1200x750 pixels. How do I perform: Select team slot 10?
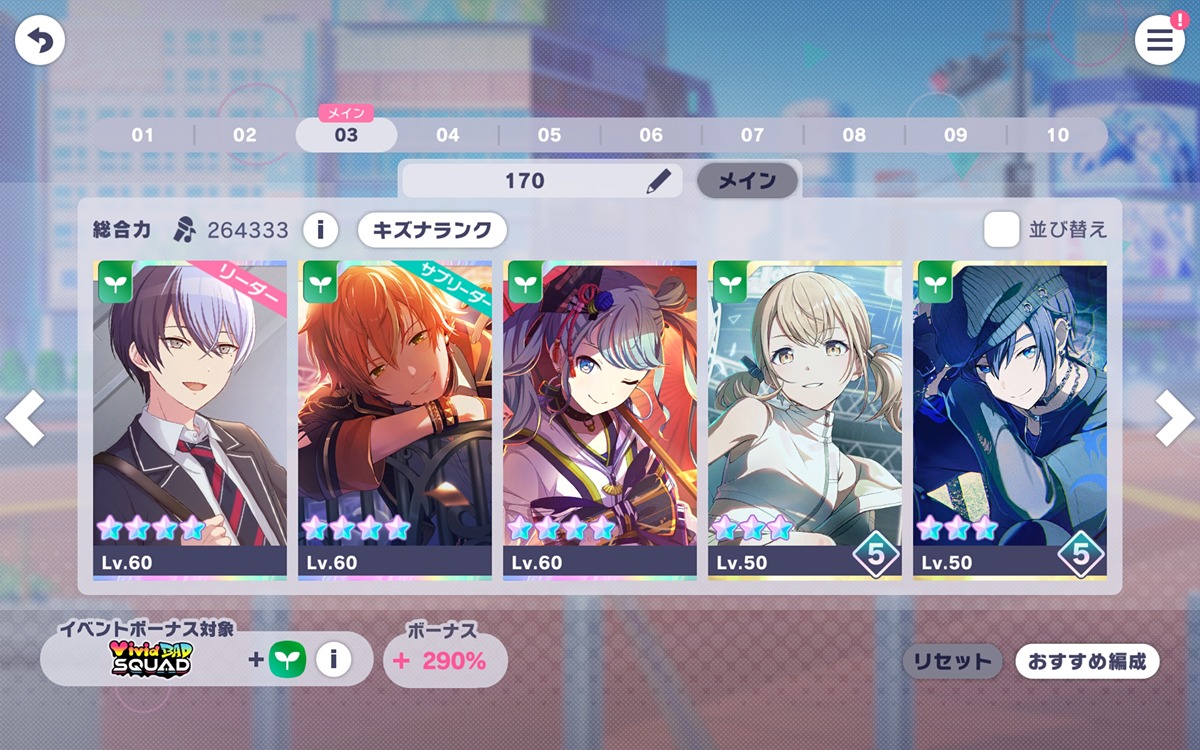(x=1057, y=135)
